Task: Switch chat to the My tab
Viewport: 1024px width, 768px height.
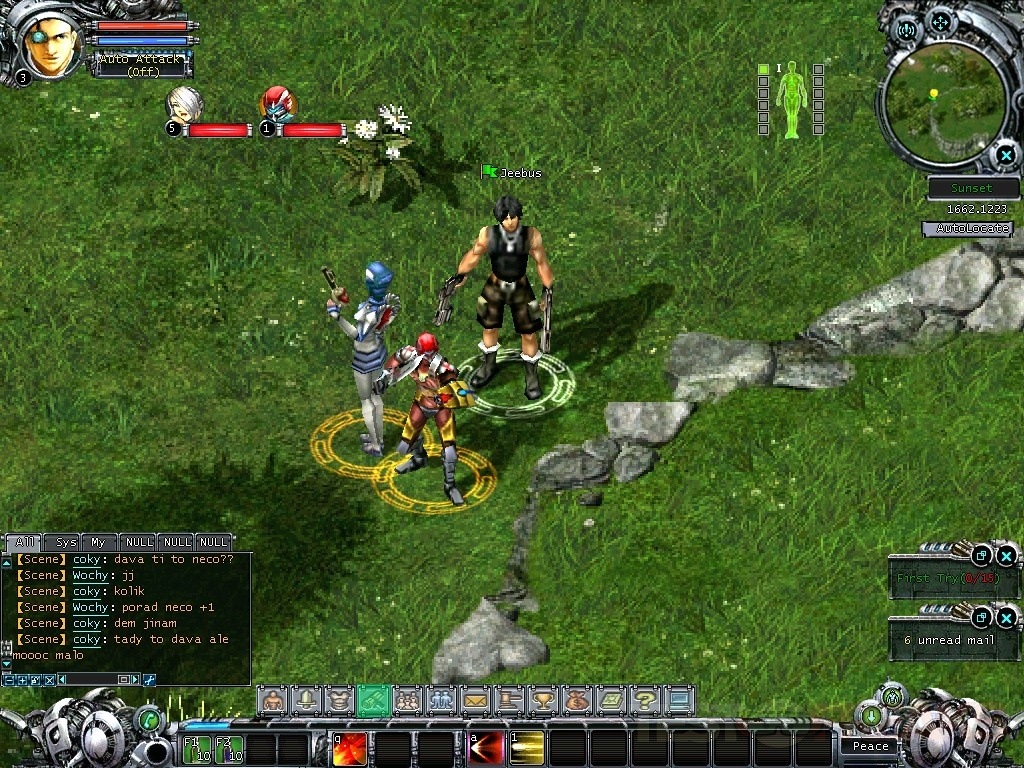Action: 98,542
